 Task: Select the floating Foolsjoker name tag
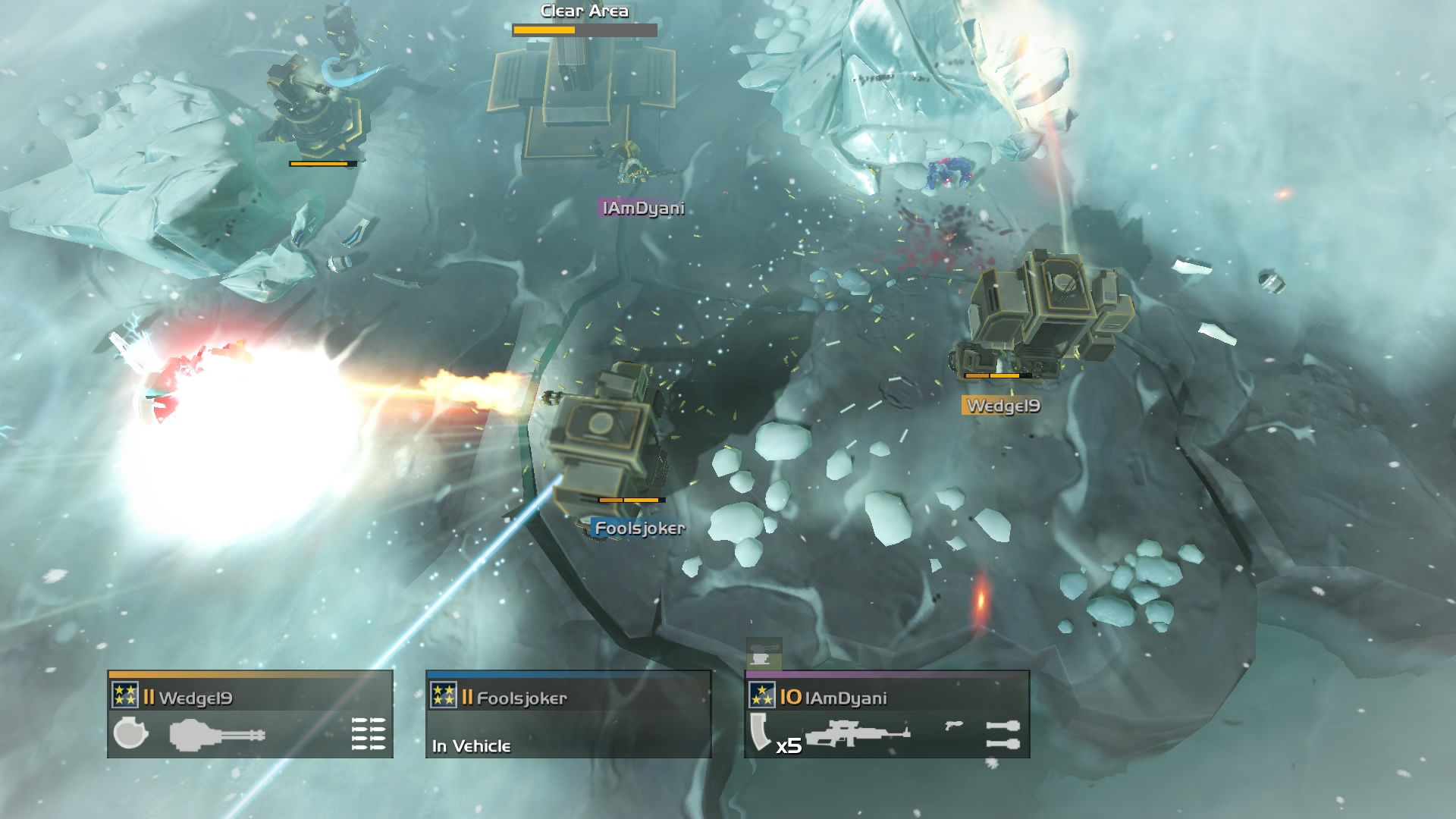coord(639,529)
